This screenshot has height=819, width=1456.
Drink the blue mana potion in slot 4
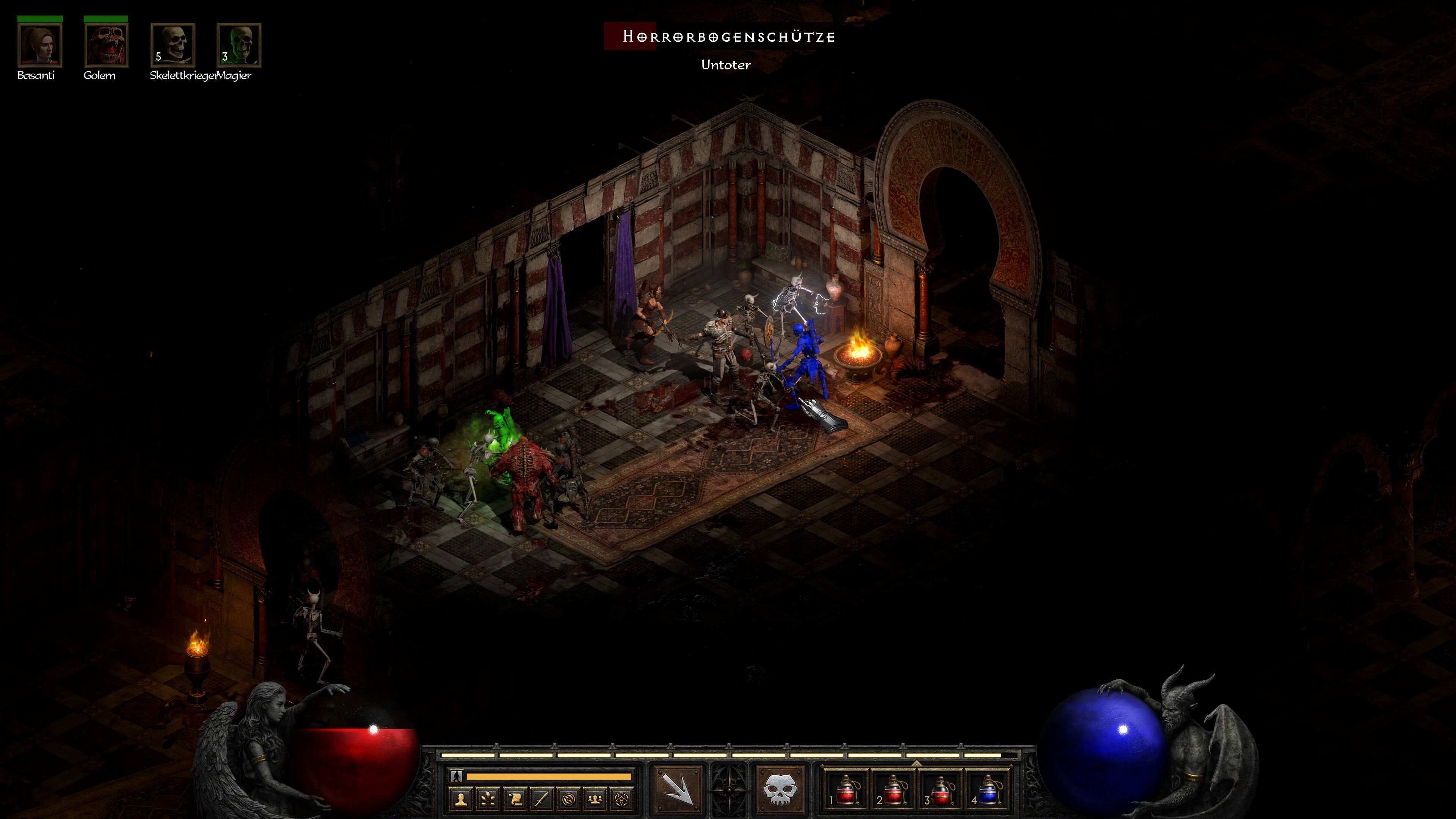[x=987, y=789]
